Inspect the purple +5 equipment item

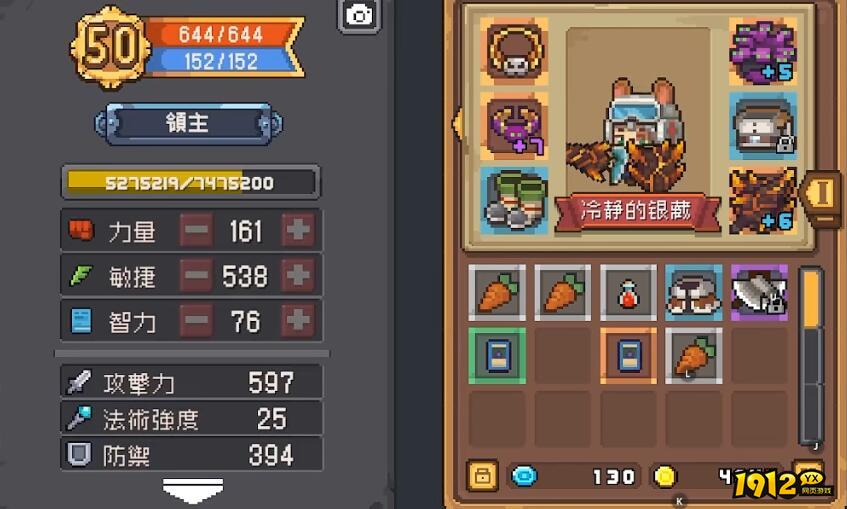point(763,49)
